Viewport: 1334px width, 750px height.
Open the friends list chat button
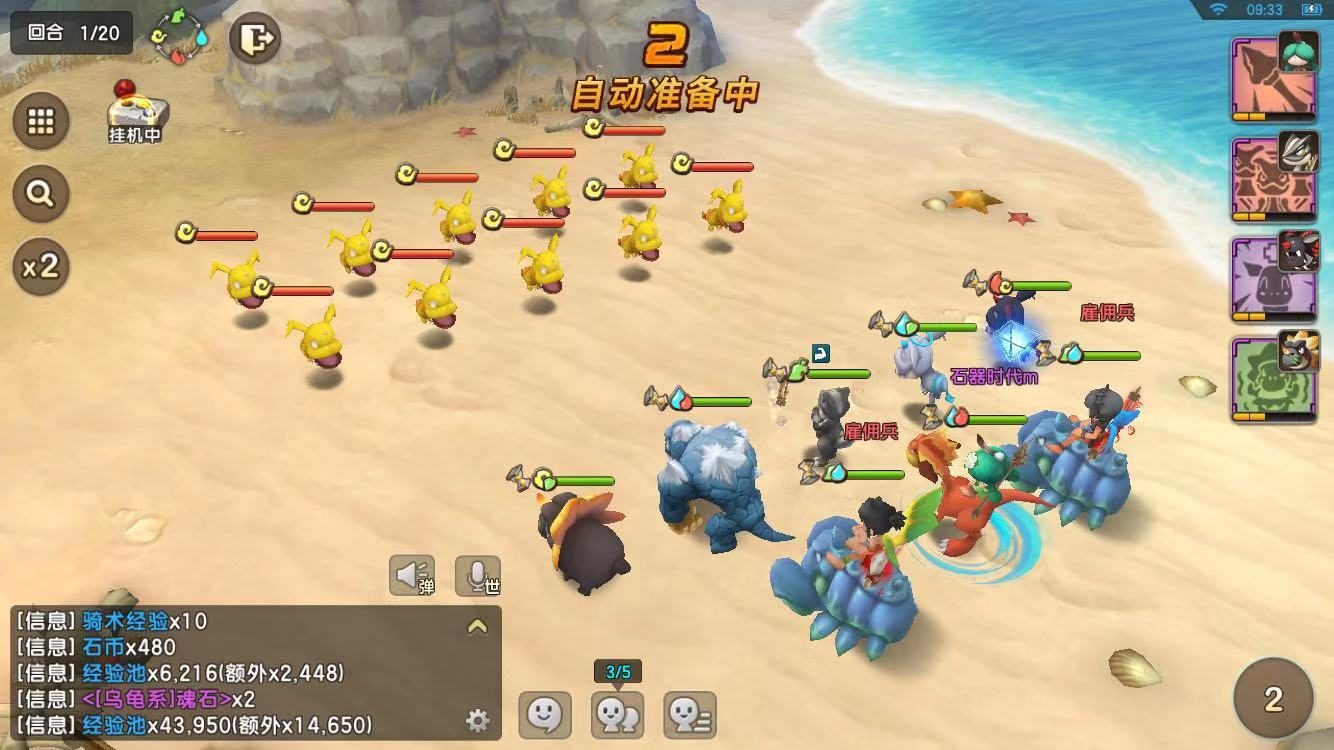point(690,715)
